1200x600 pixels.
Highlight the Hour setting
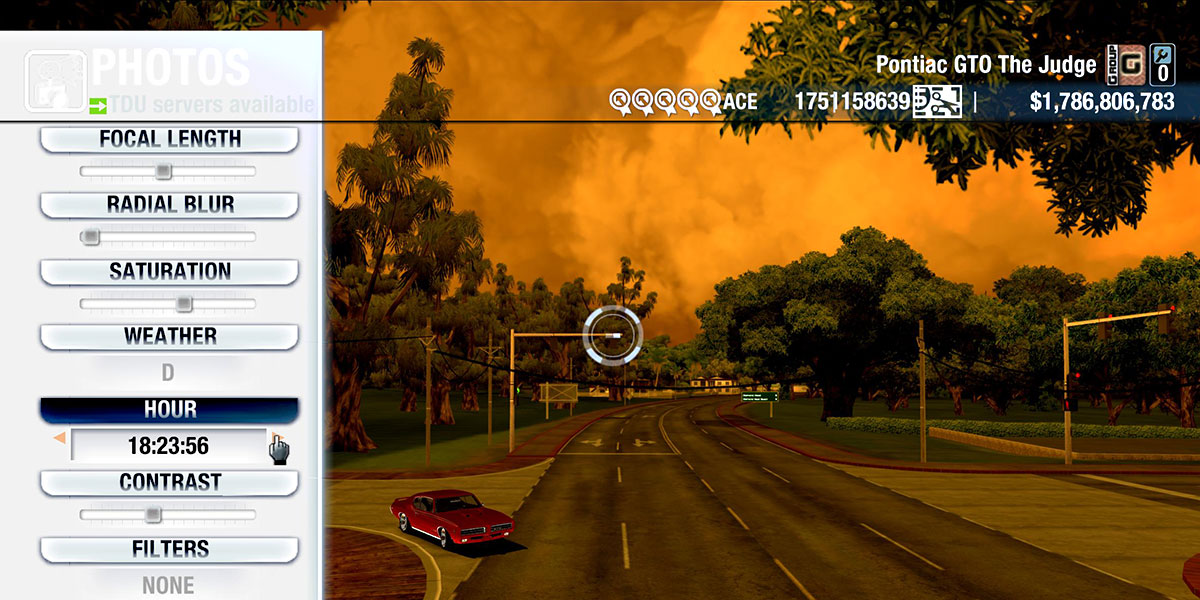click(169, 410)
